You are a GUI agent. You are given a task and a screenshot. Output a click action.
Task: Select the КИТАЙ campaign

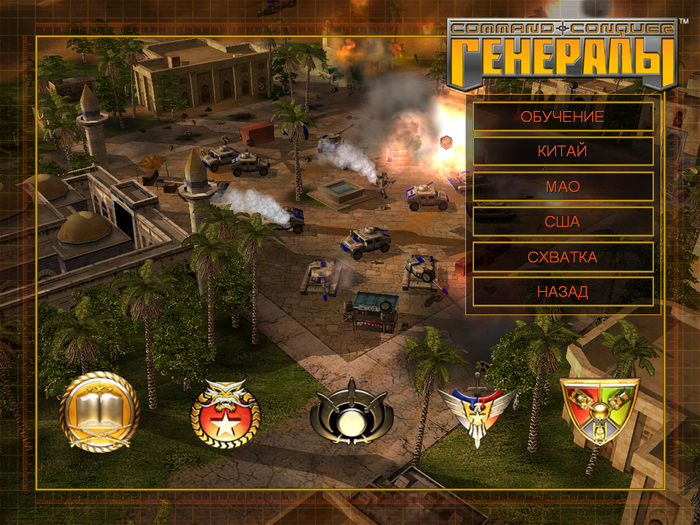[562, 152]
